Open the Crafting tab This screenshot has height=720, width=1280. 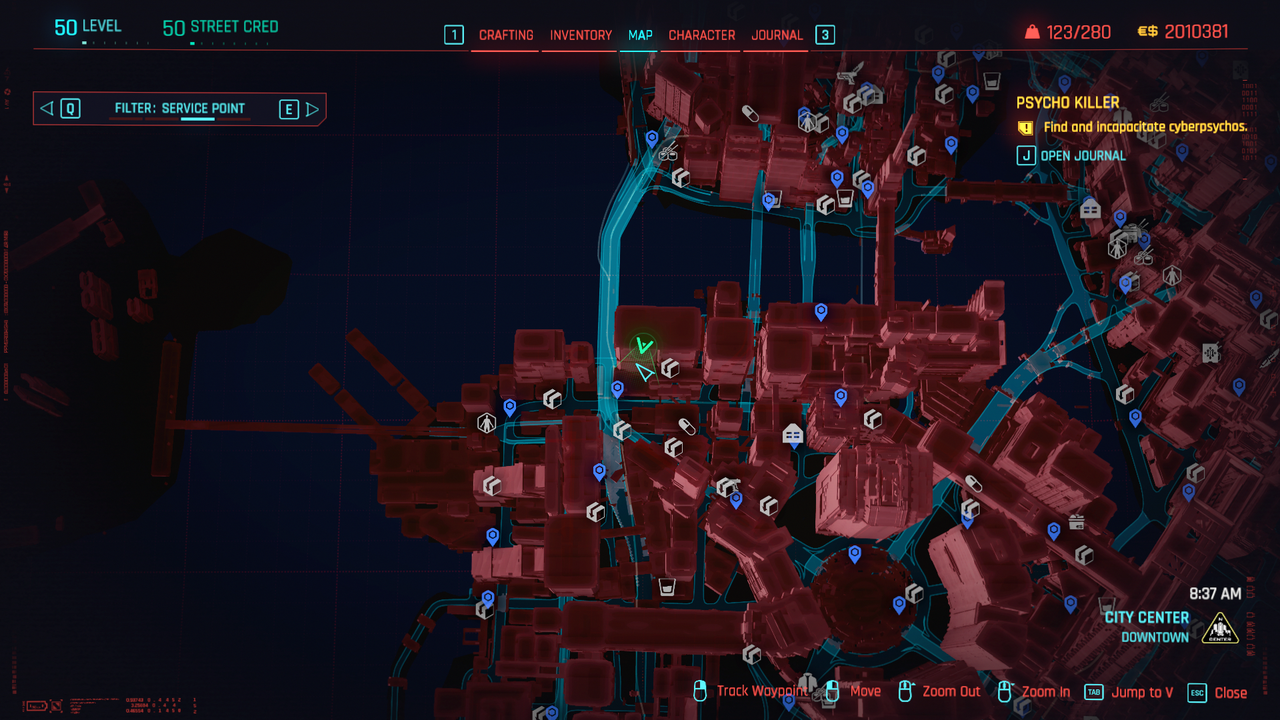coord(506,35)
